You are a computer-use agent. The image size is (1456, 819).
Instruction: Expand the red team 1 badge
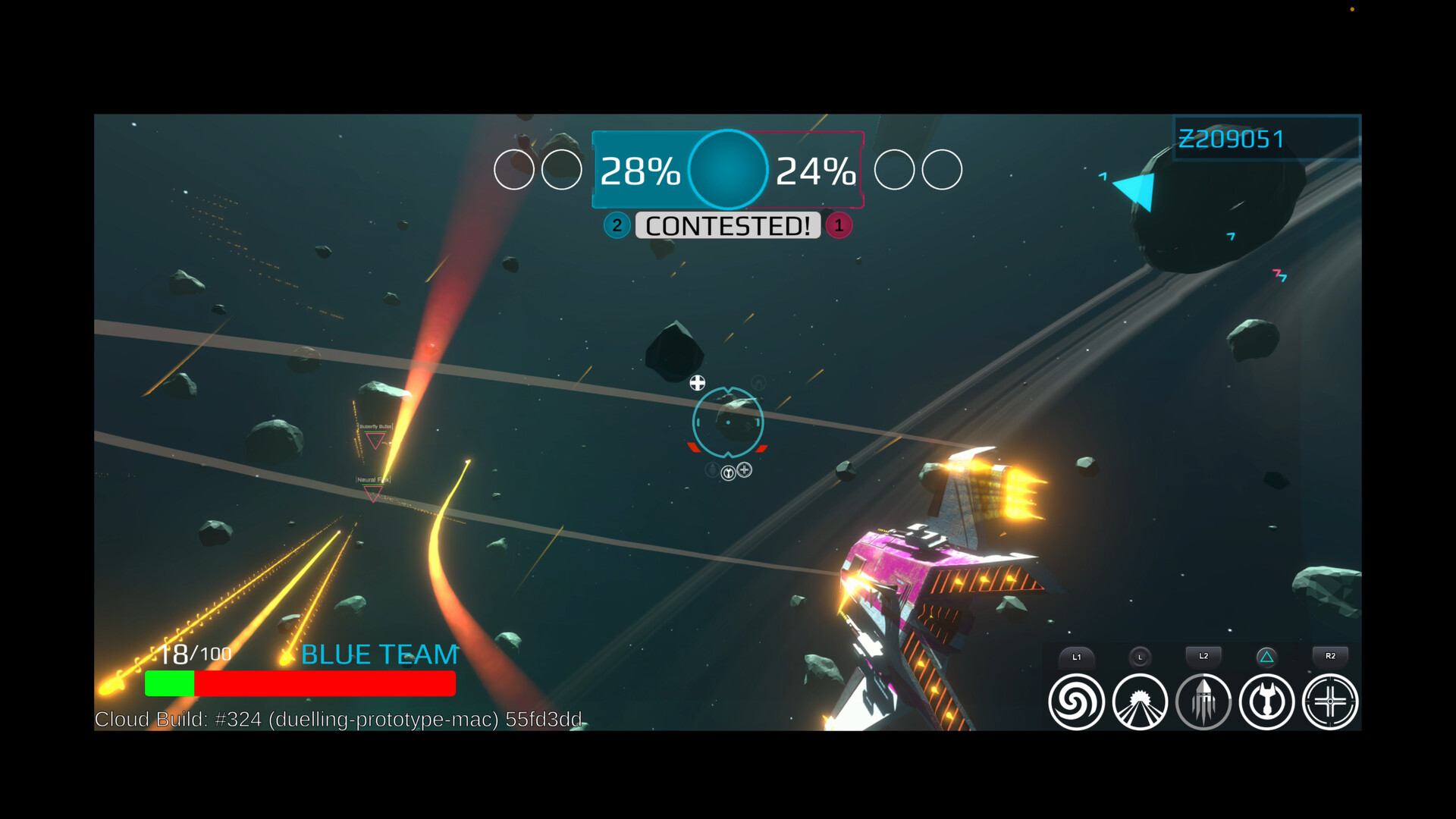[838, 225]
